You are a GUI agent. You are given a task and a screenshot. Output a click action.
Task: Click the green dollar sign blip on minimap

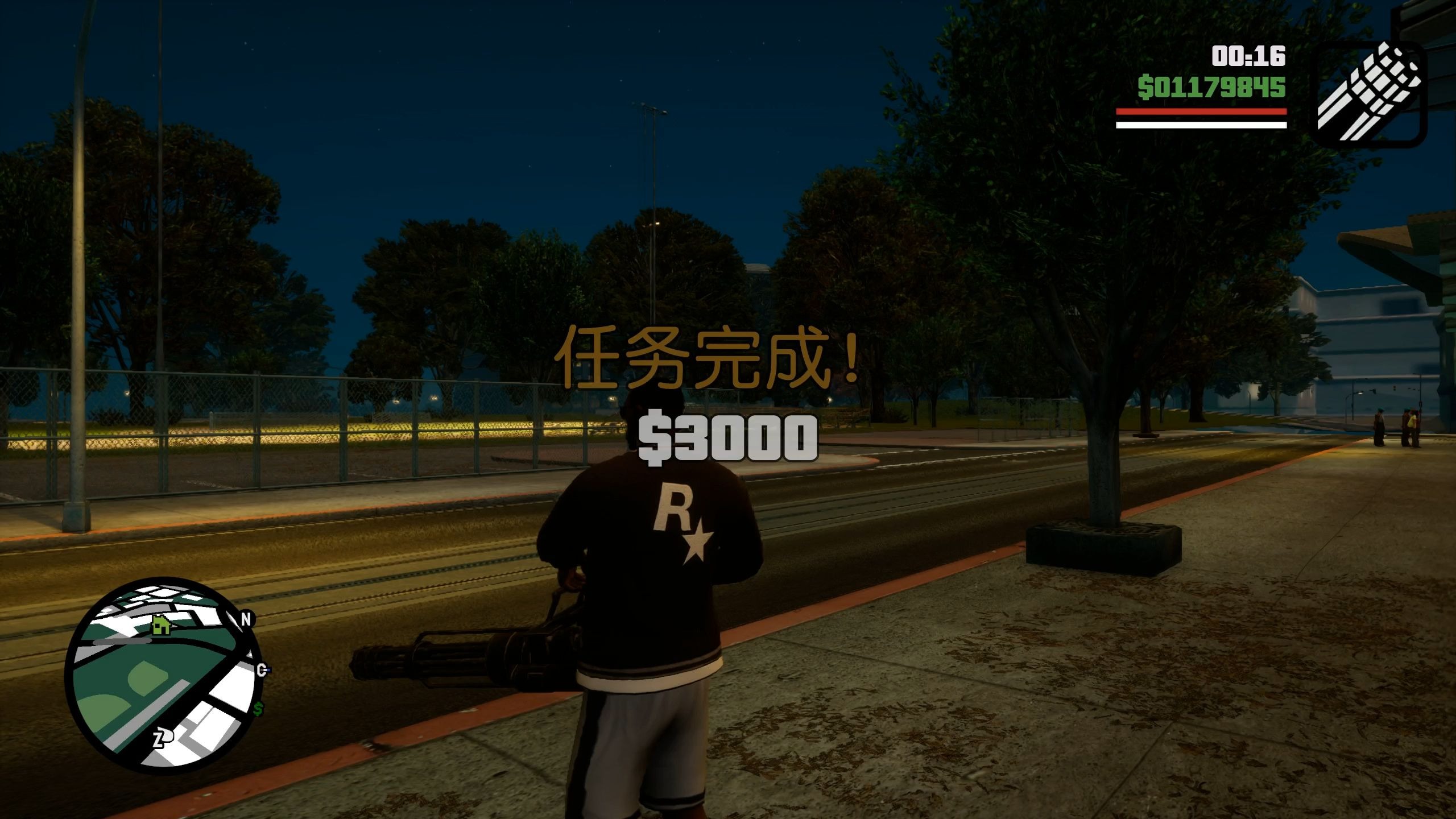[x=258, y=709]
